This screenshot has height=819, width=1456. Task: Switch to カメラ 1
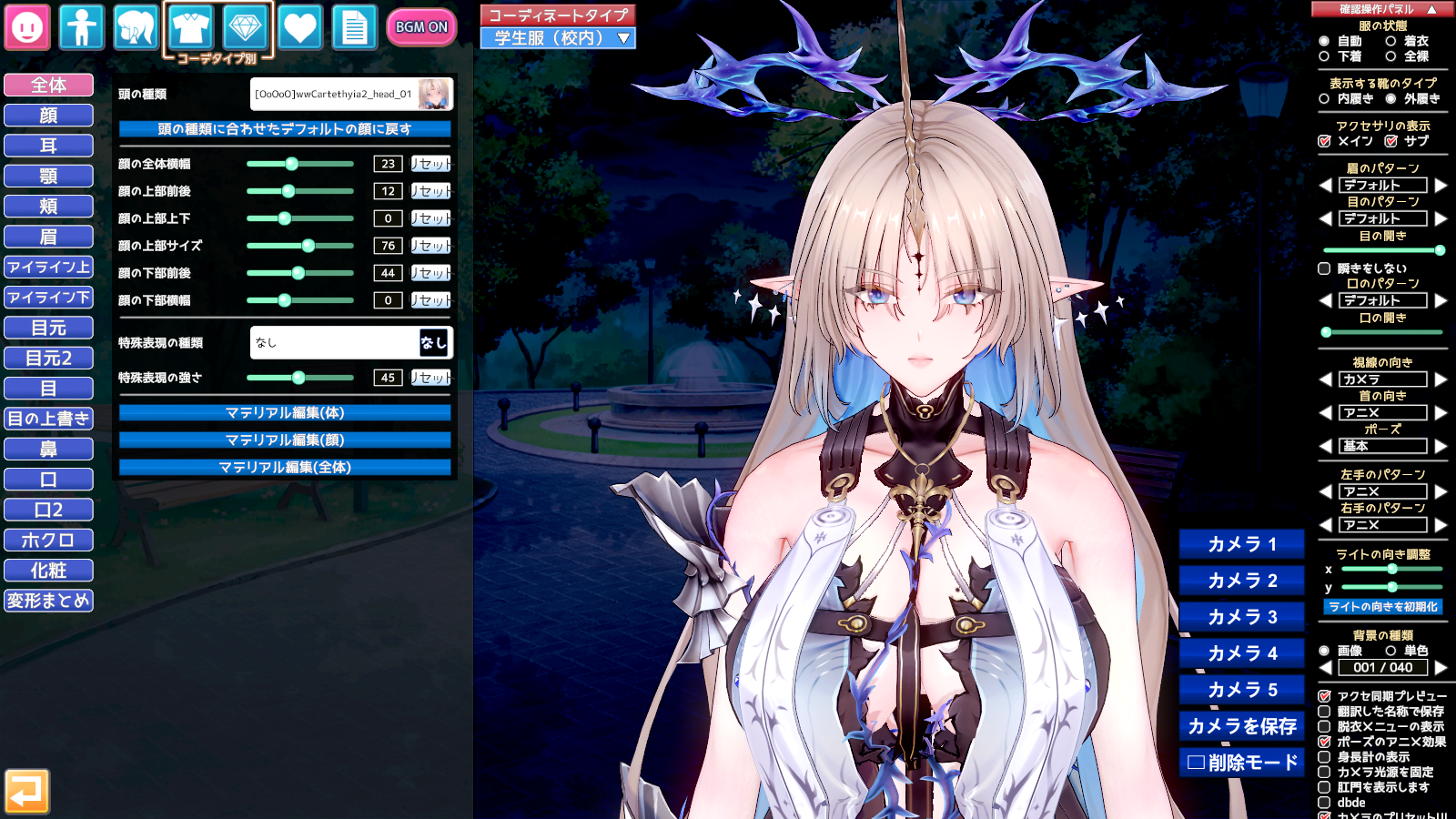[1242, 544]
